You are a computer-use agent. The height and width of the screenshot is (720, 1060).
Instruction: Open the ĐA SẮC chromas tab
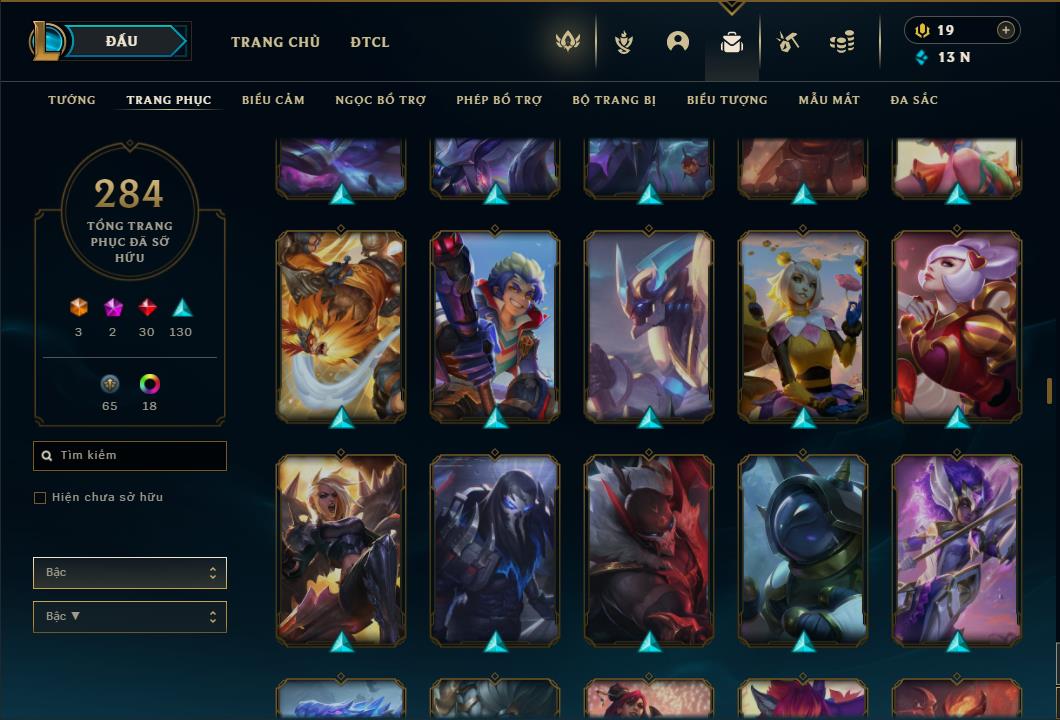click(x=914, y=100)
